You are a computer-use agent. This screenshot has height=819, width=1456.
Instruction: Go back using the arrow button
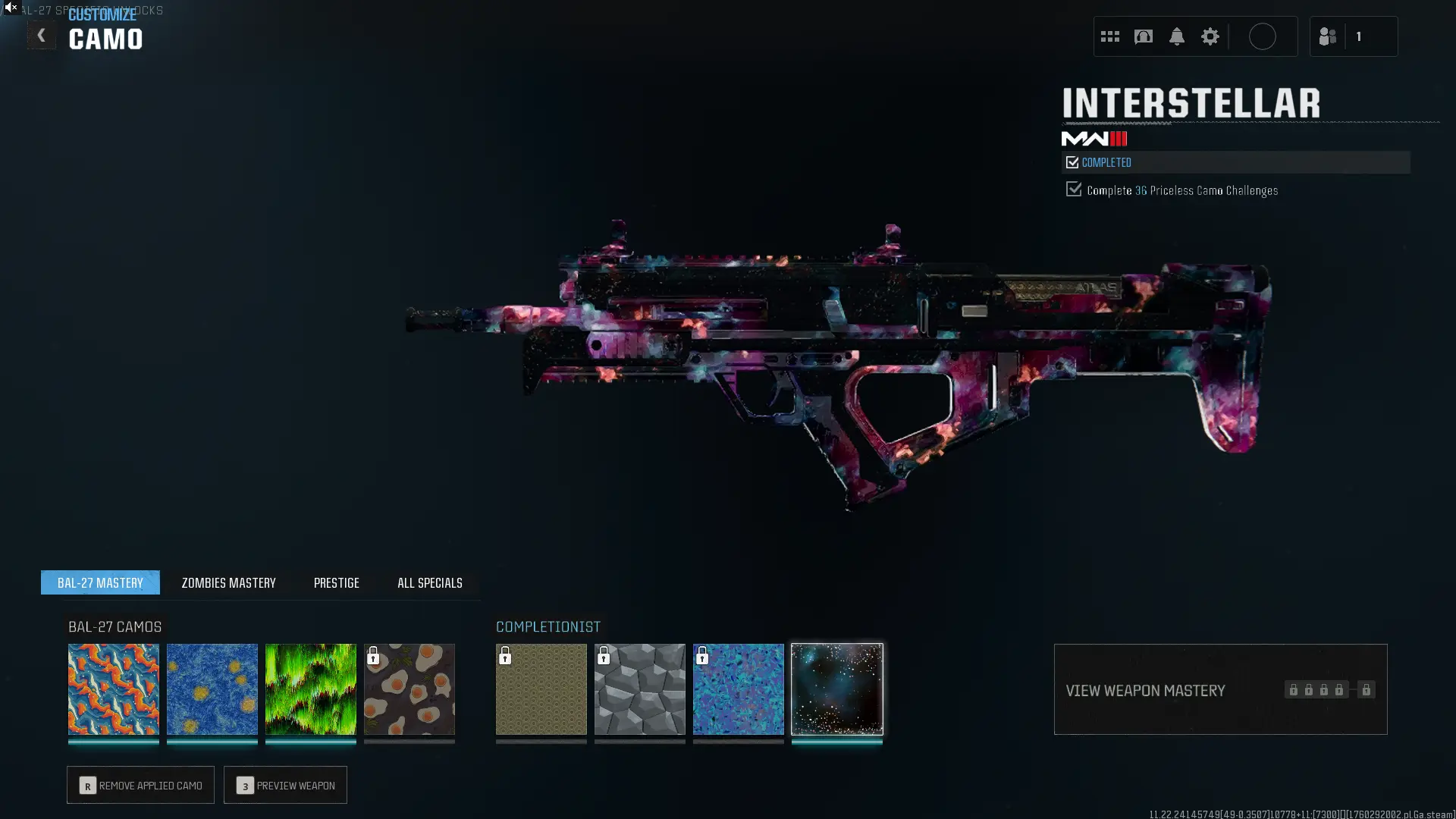[41, 36]
